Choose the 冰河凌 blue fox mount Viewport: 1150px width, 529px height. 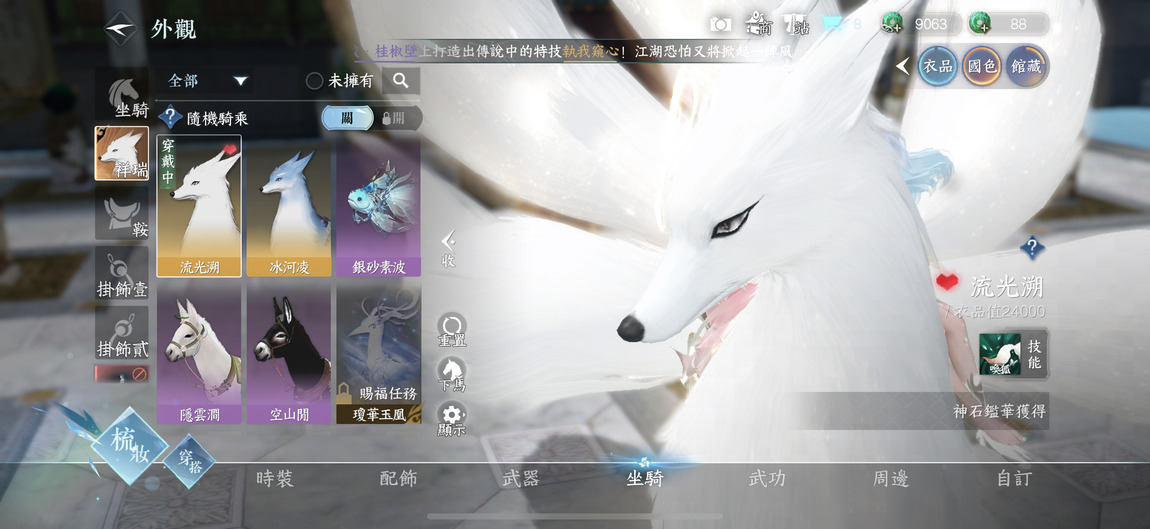(x=289, y=205)
